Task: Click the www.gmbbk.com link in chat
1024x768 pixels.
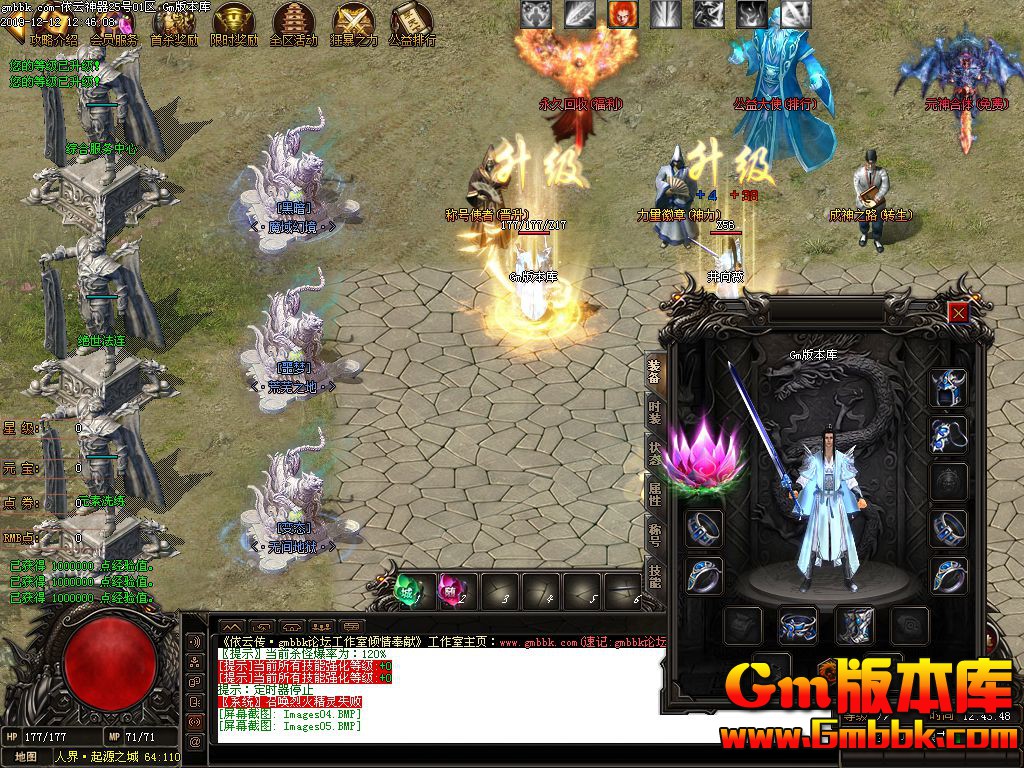Action: (538, 642)
